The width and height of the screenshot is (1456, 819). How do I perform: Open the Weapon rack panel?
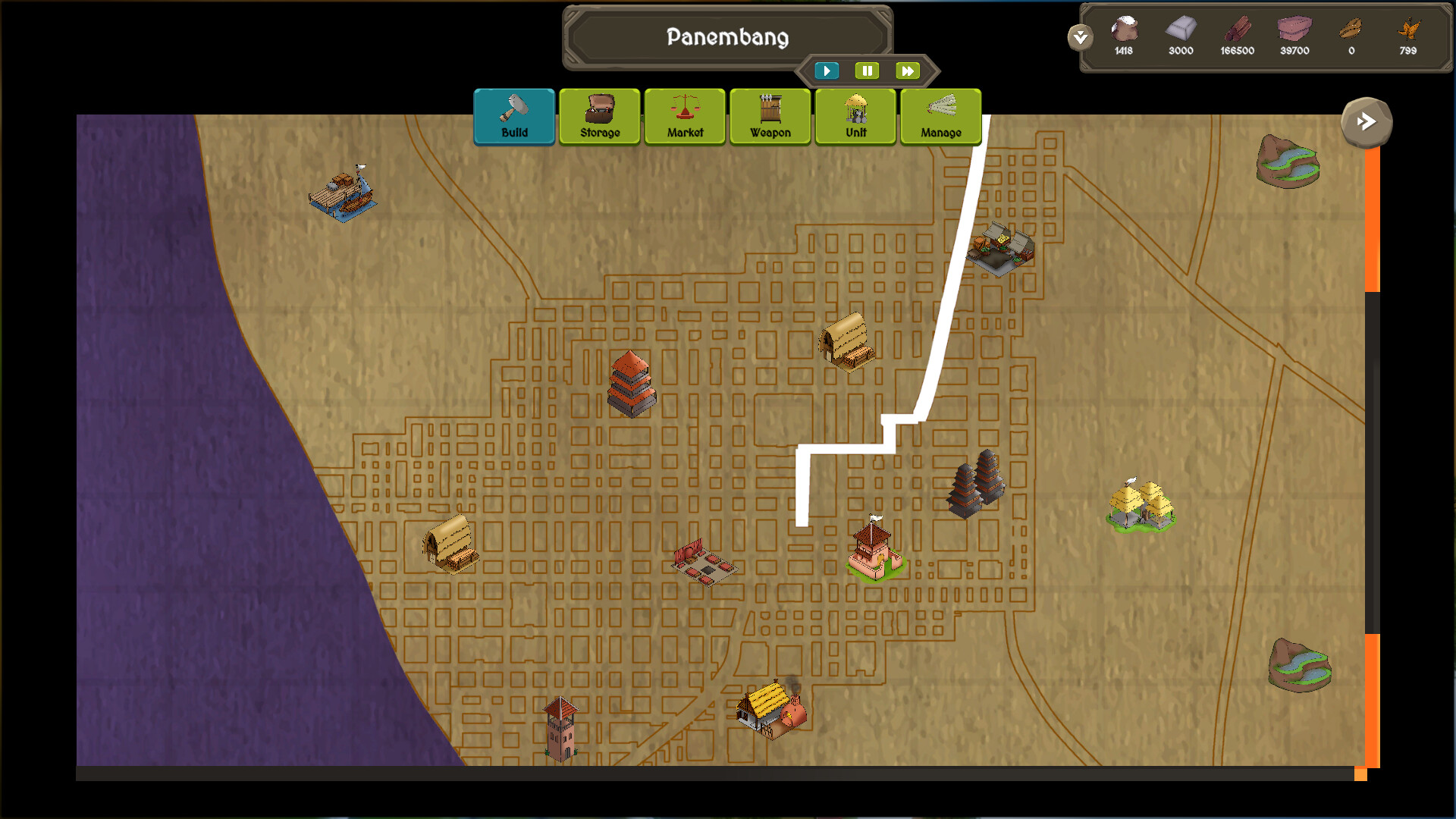tap(770, 116)
